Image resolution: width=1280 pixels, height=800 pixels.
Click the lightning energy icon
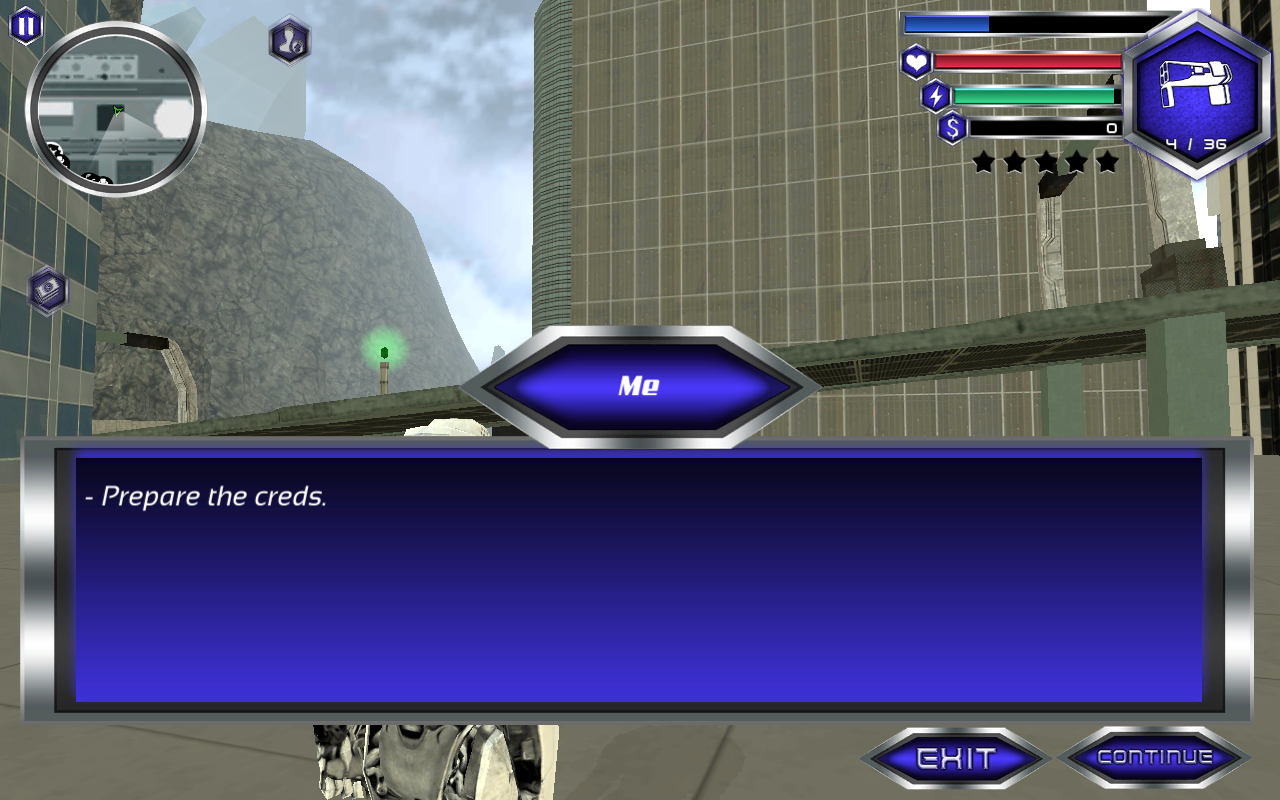click(x=935, y=95)
